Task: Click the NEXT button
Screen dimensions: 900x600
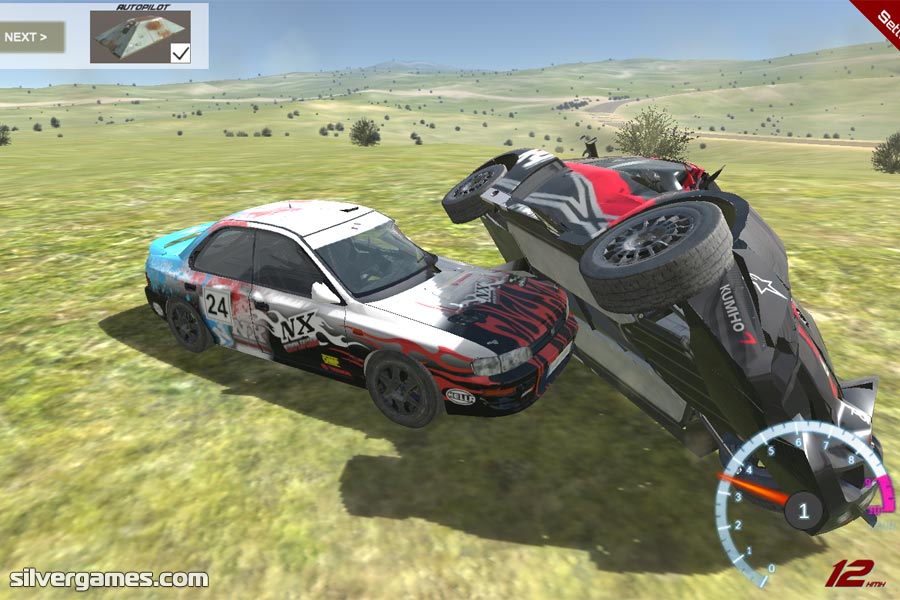Action: coord(31,38)
